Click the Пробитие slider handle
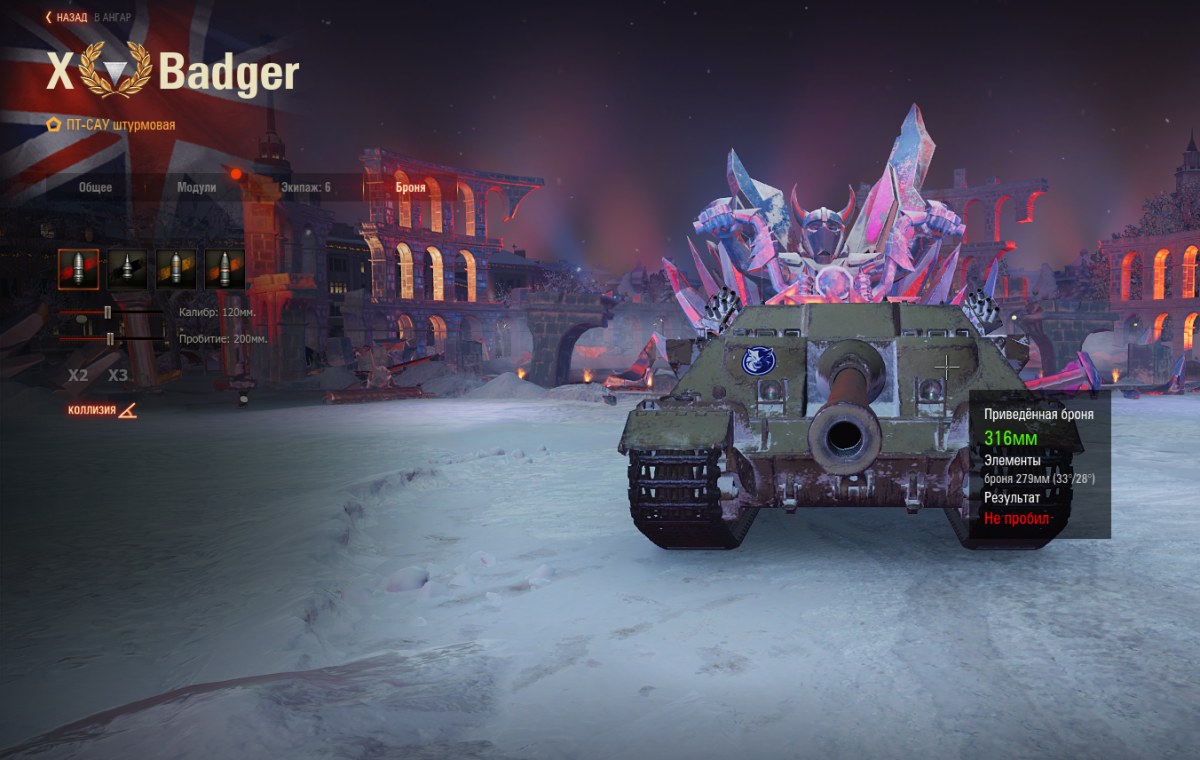The width and height of the screenshot is (1200, 760). point(110,339)
